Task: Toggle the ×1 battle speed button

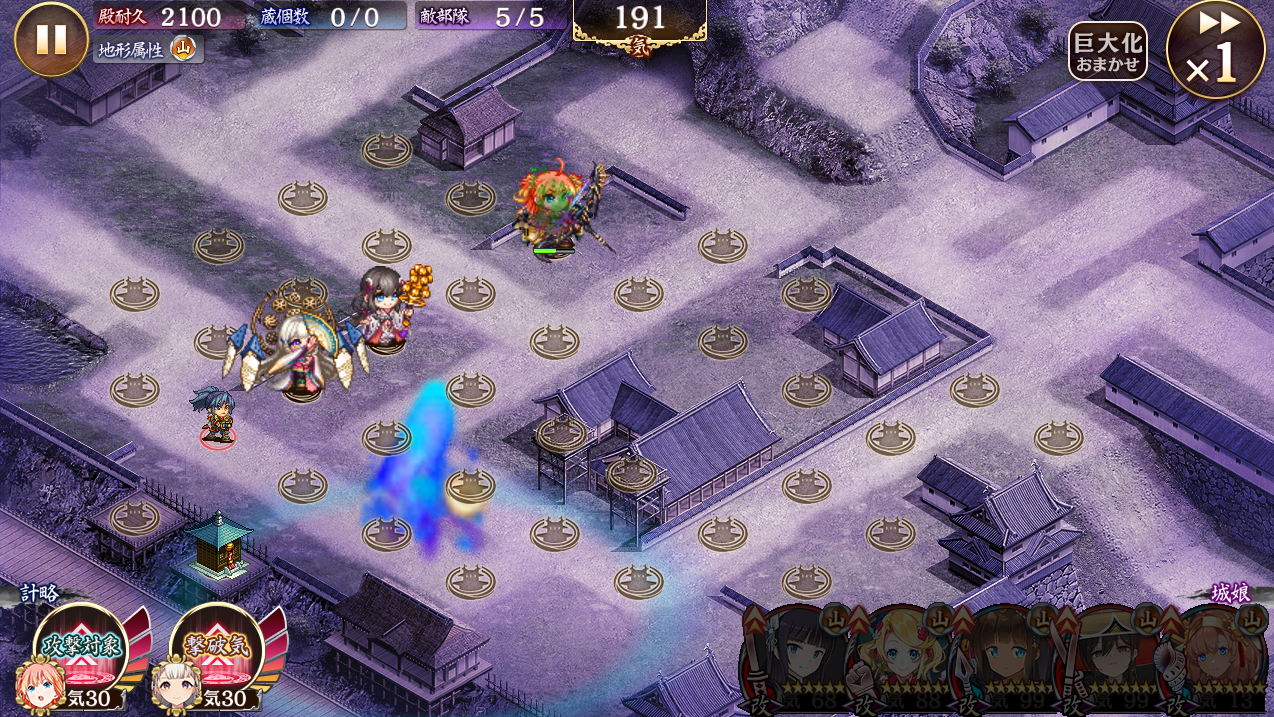Action: 1215,50
